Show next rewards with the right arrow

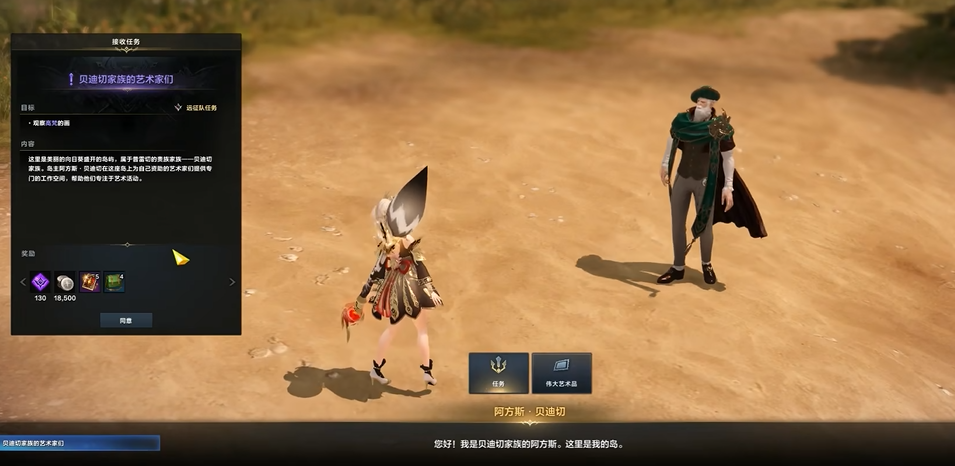click(232, 282)
